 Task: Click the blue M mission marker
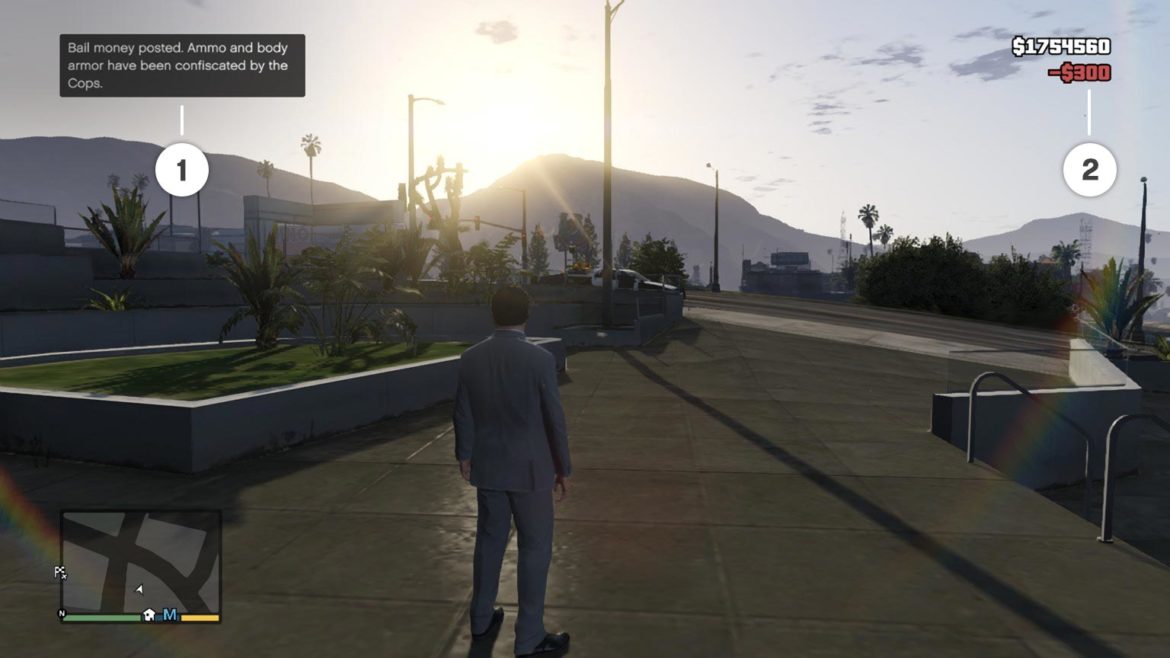click(170, 614)
